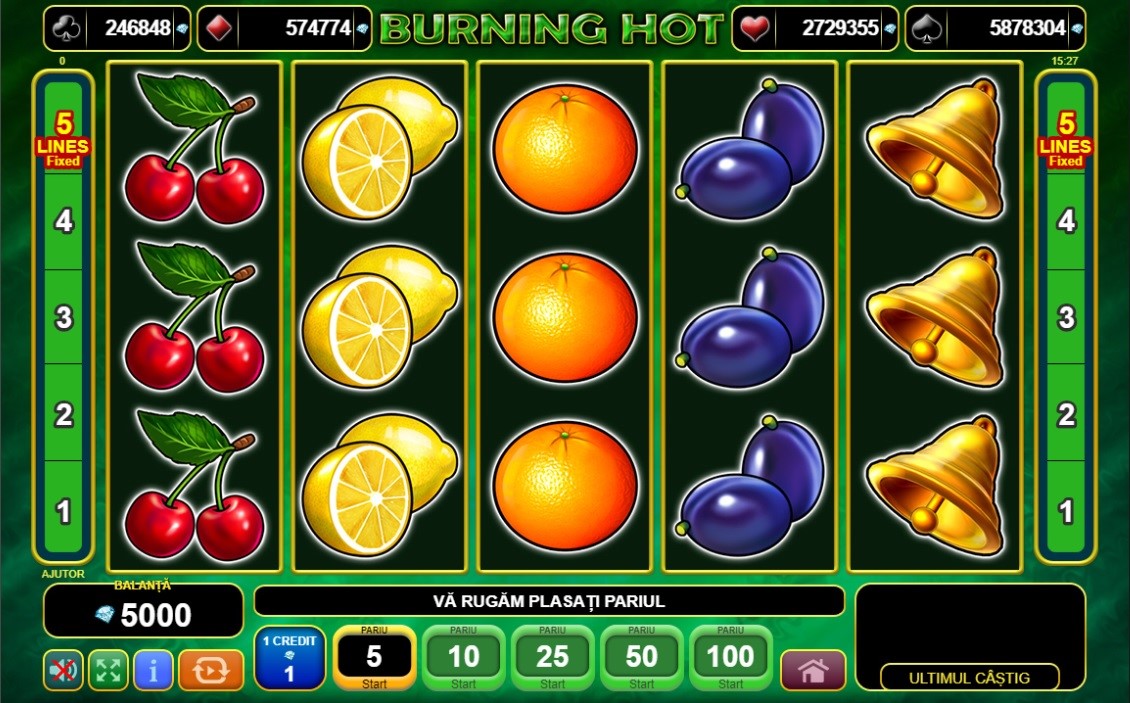Return to lobby via the home button
1130x703 pixels.
(x=813, y=670)
